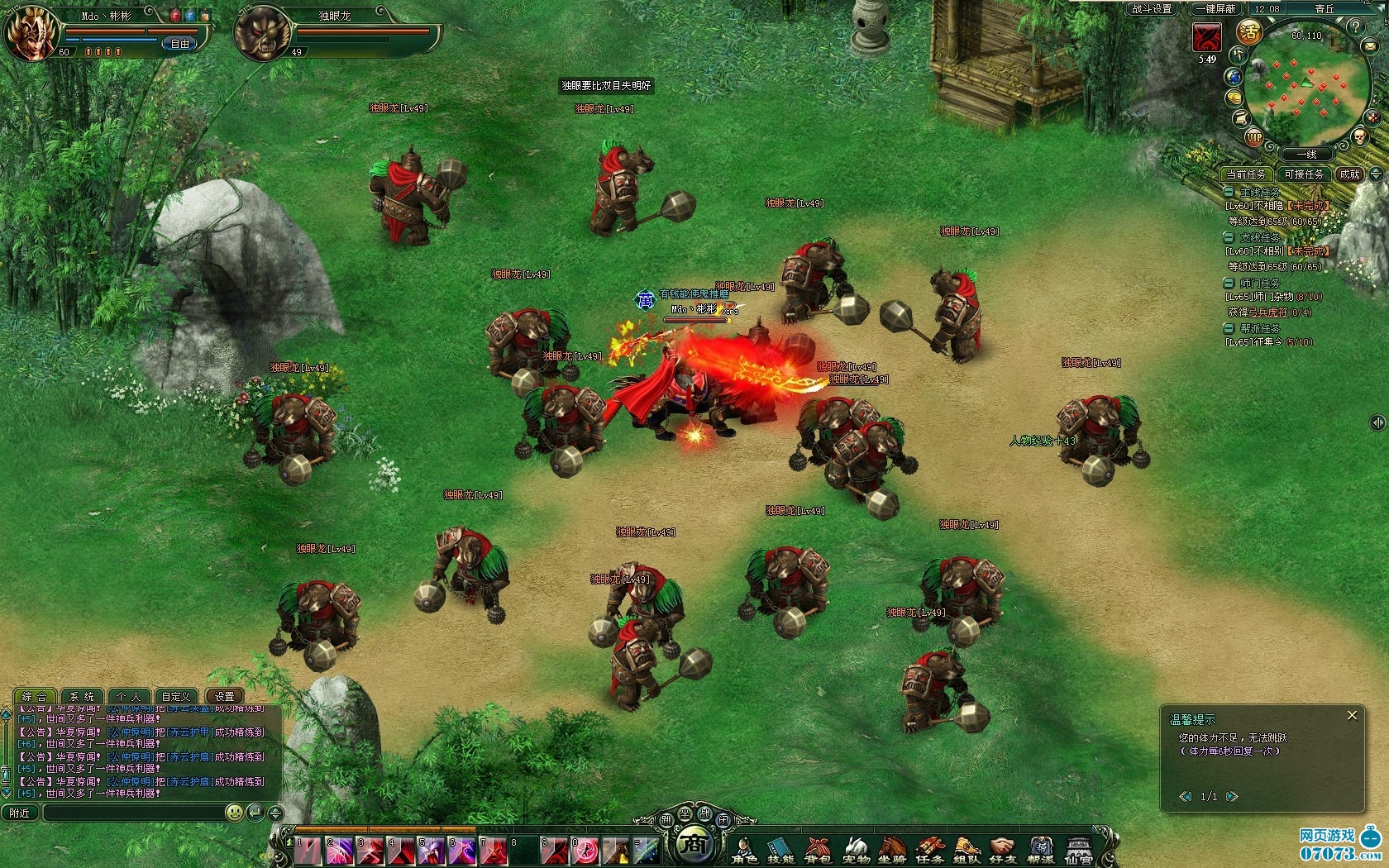Open the smiley emoji picker in chat
Viewport: 1389px width, 868px height.
pyautogui.click(x=235, y=813)
